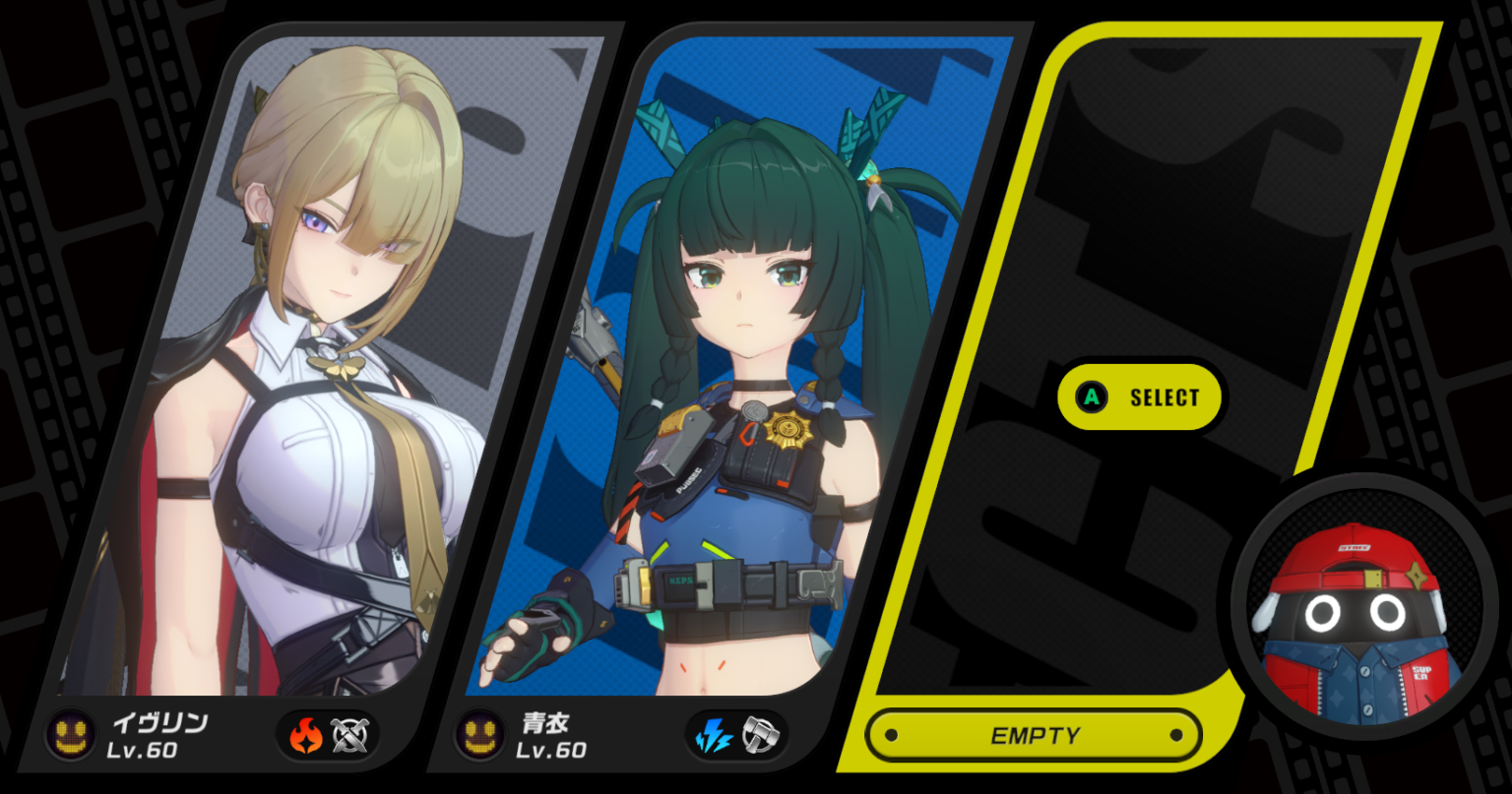Click the SELECT button in empty slot
This screenshot has width=1512, height=794.
(1140, 397)
